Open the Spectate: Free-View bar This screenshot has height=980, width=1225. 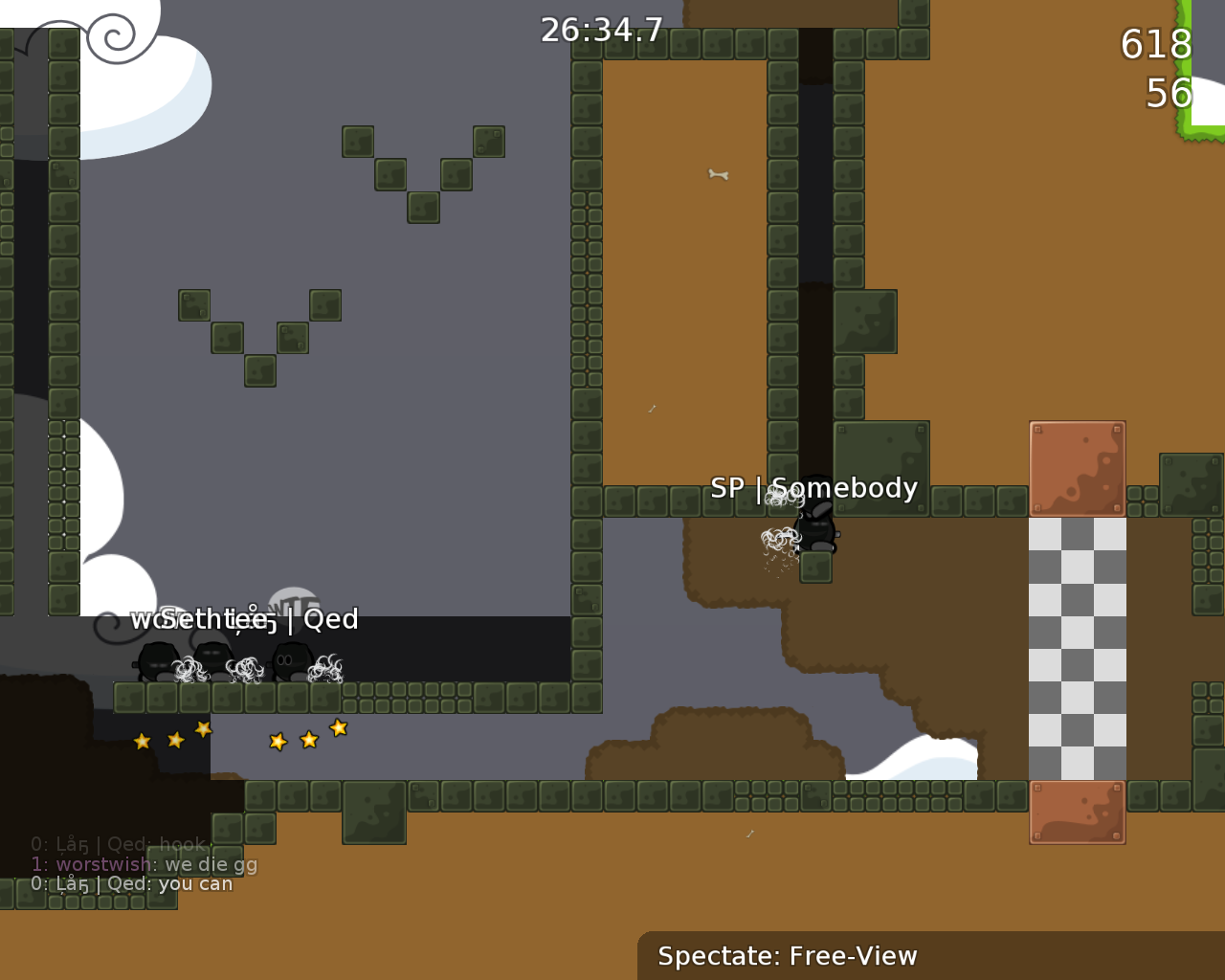pyautogui.click(x=787, y=955)
